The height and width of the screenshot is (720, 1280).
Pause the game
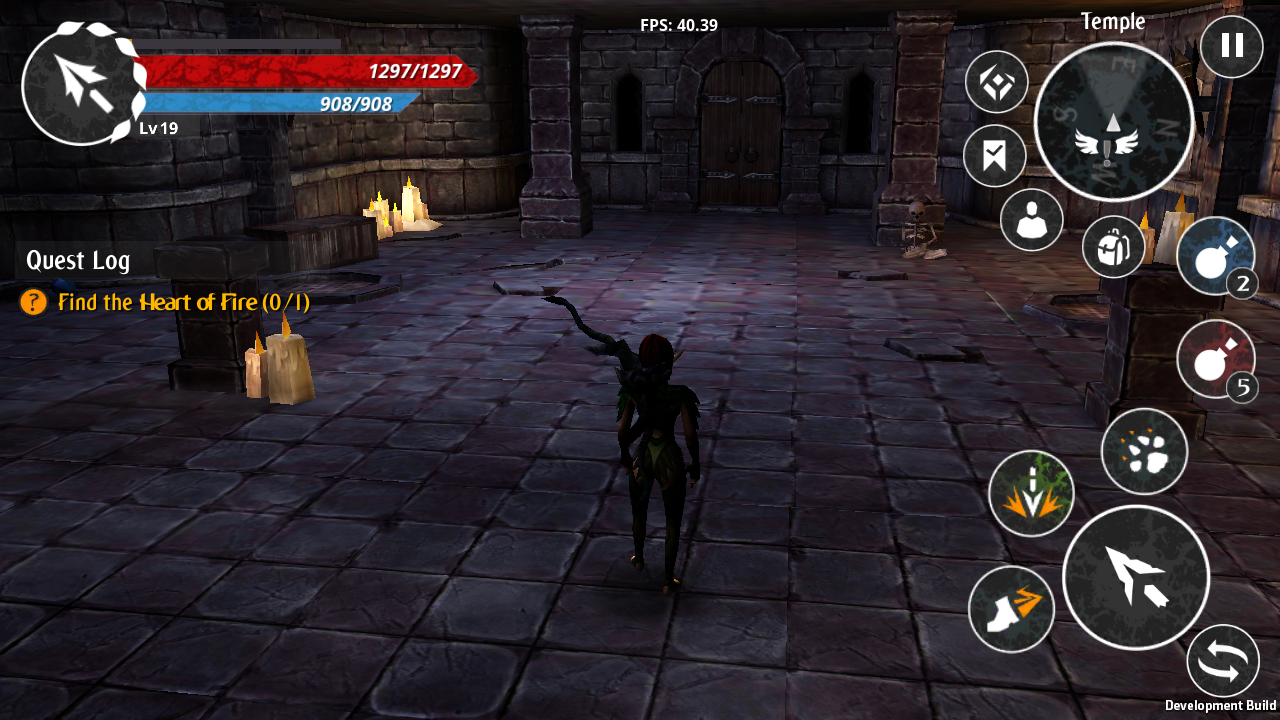tap(1231, 46)
